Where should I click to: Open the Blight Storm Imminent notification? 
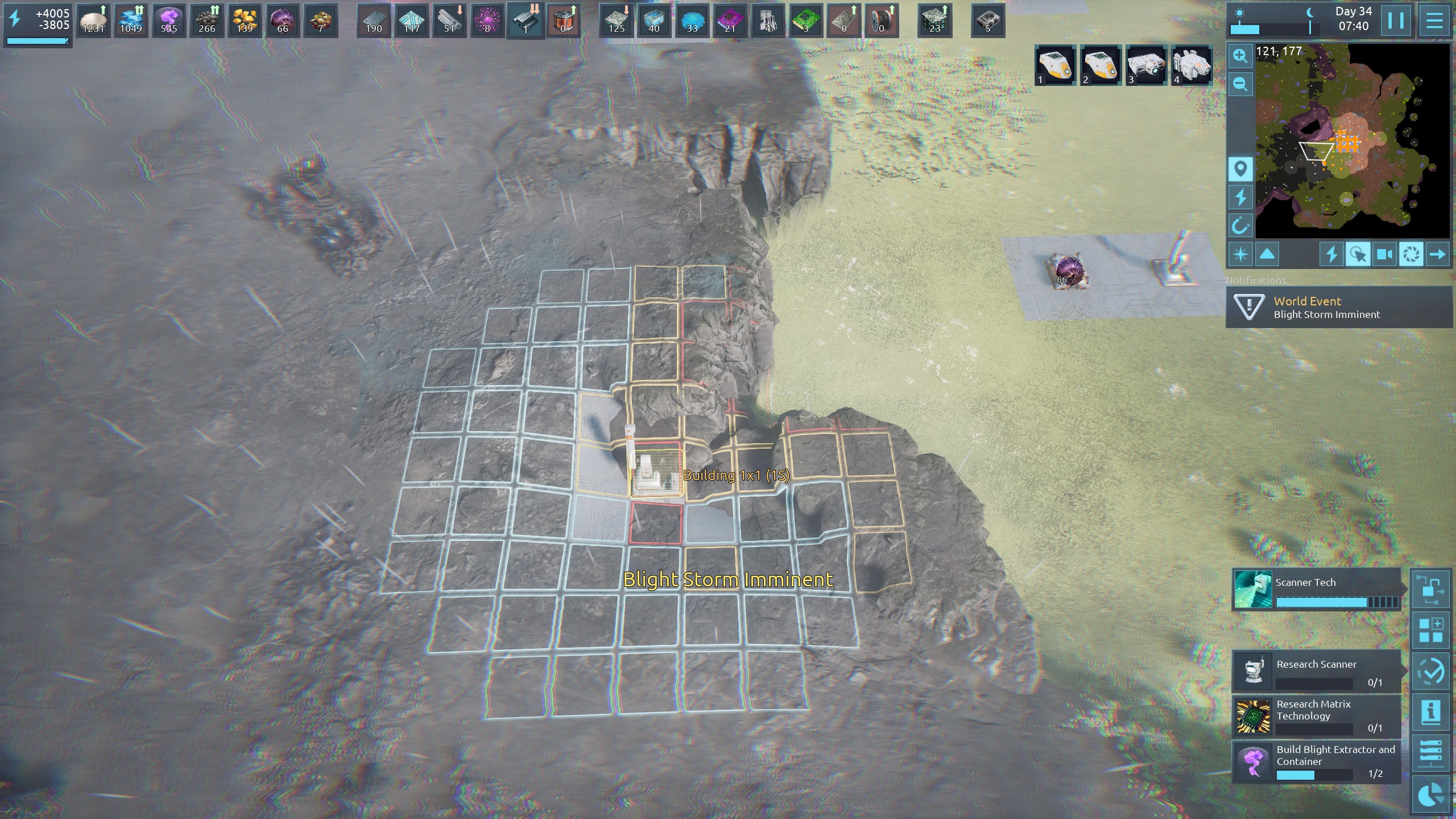coord(1339,308)
